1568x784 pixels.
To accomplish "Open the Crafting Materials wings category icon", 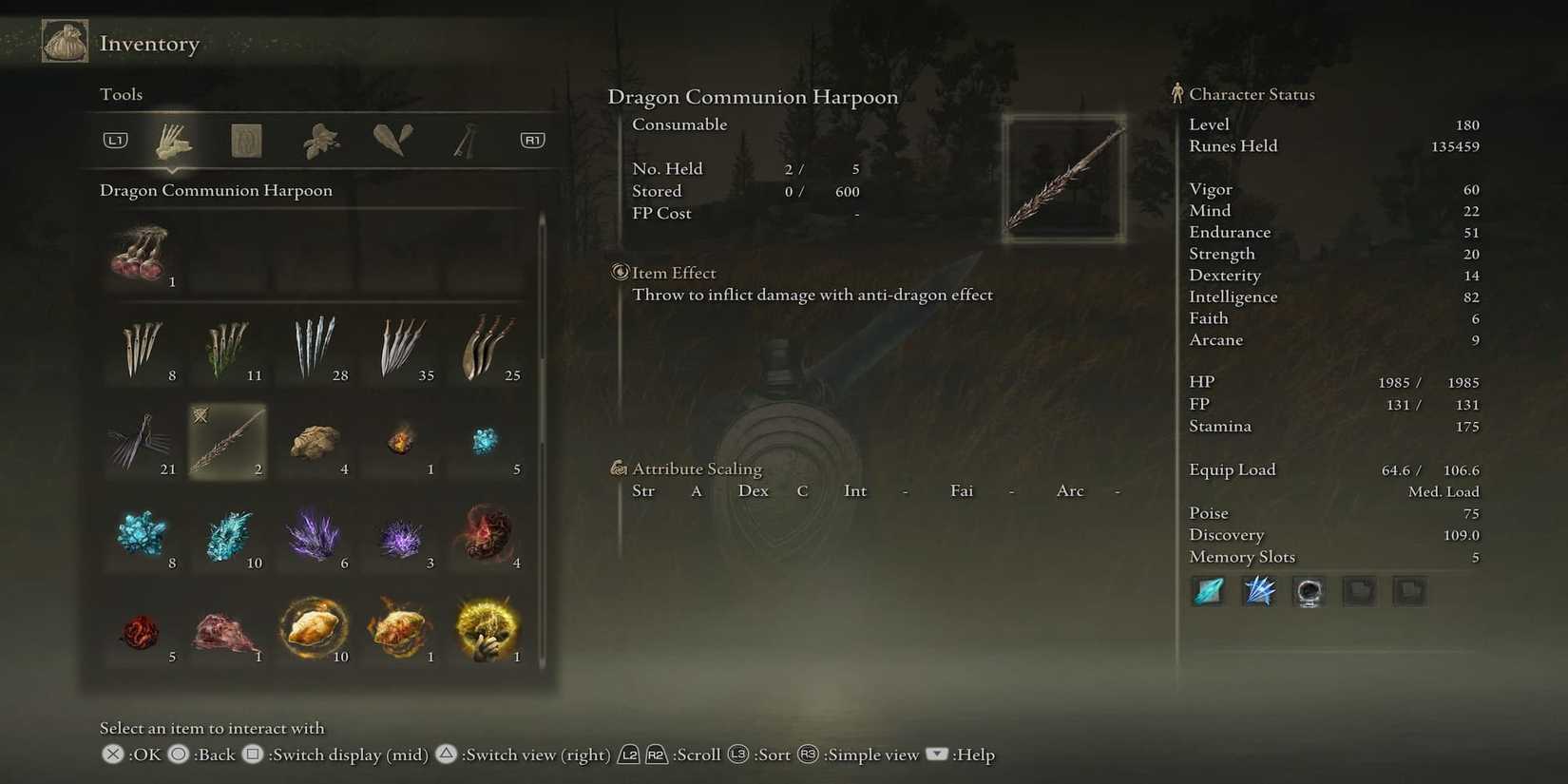I will click(391, 139).
